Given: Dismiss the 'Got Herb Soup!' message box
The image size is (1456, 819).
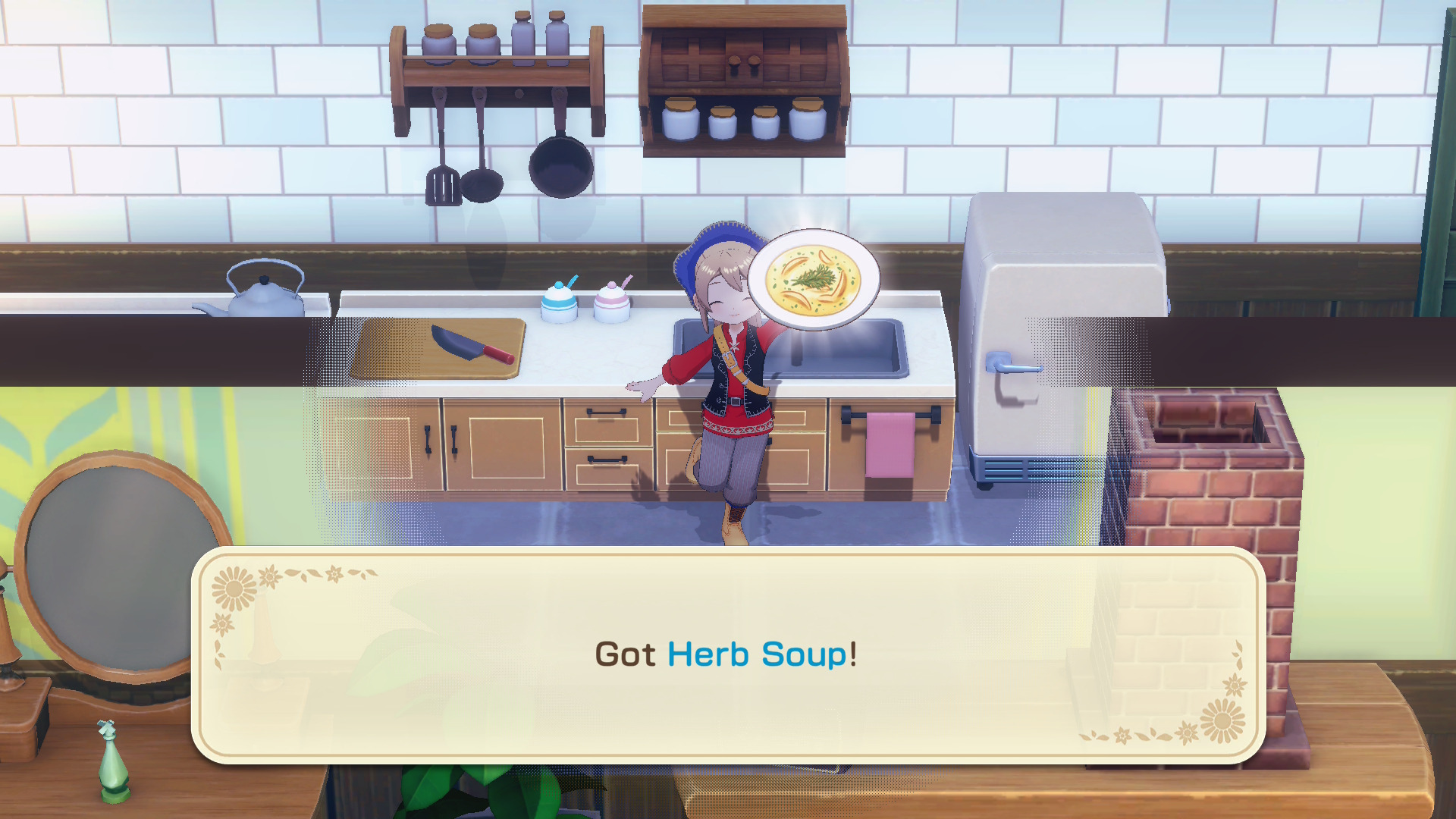Looking at the screenshot, I should pos(726,654).
